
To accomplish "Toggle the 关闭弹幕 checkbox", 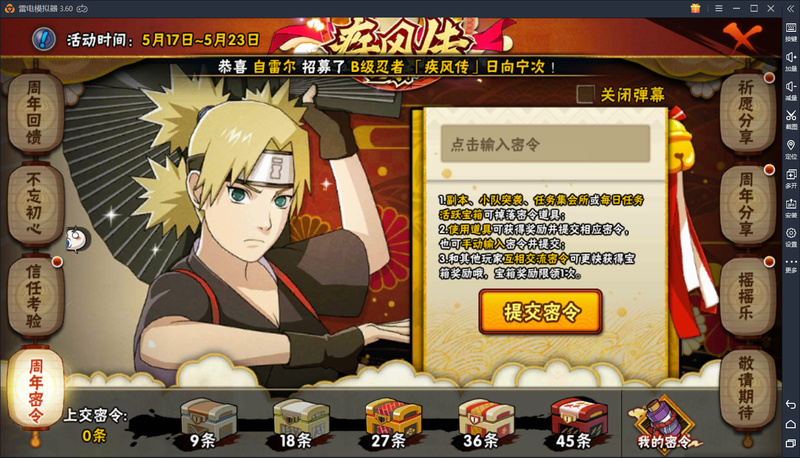I will point(586,94).
